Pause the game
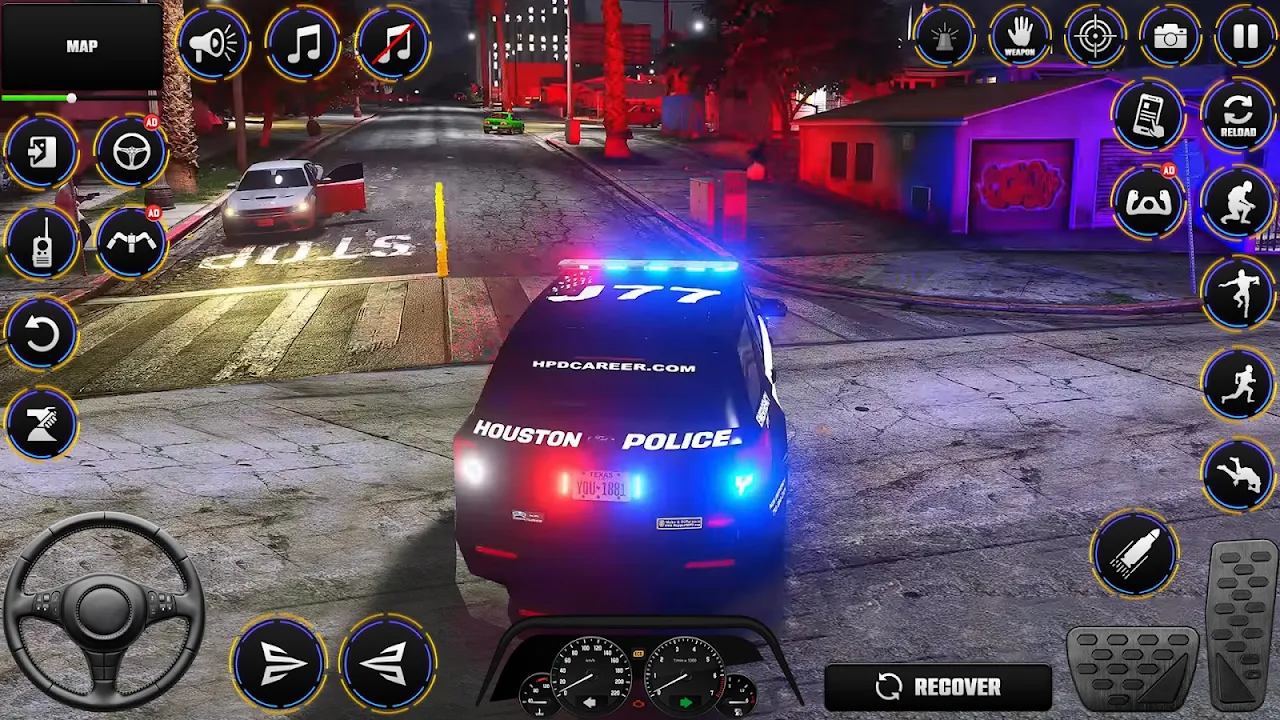 point(1245,37)
